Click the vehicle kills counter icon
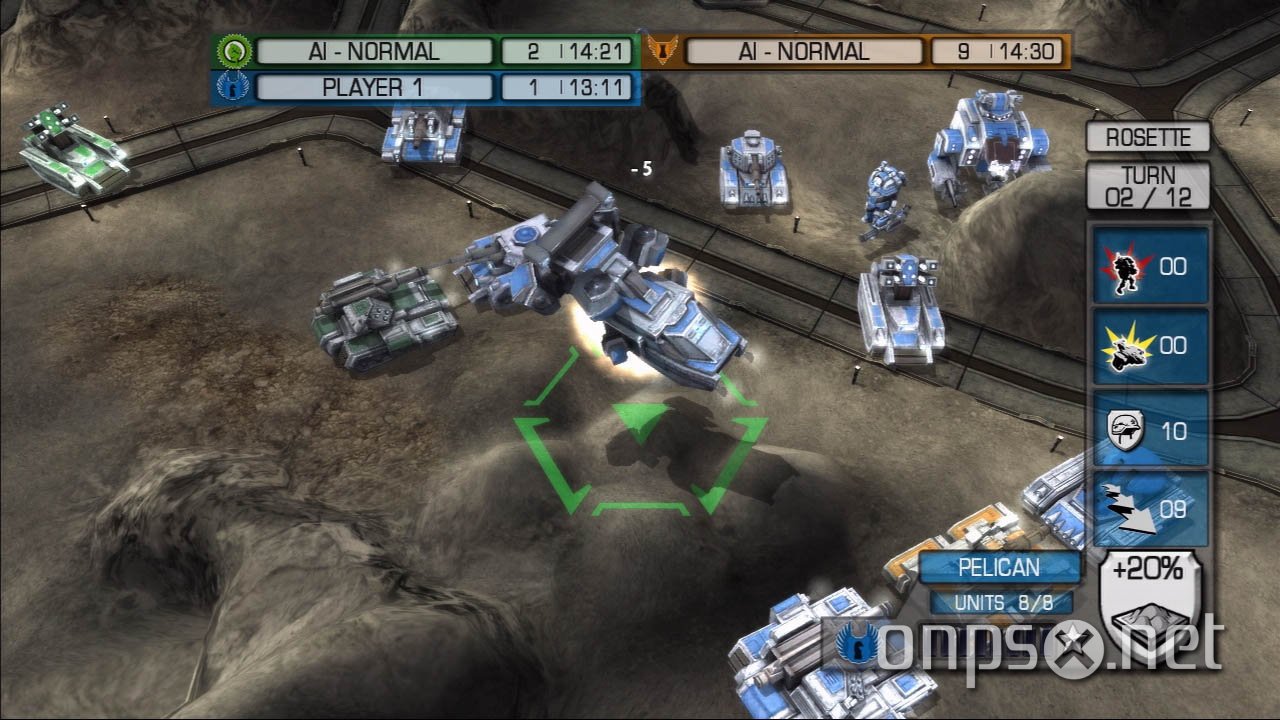Viewport: 1280px width, 720px height. pos(1128,347)
